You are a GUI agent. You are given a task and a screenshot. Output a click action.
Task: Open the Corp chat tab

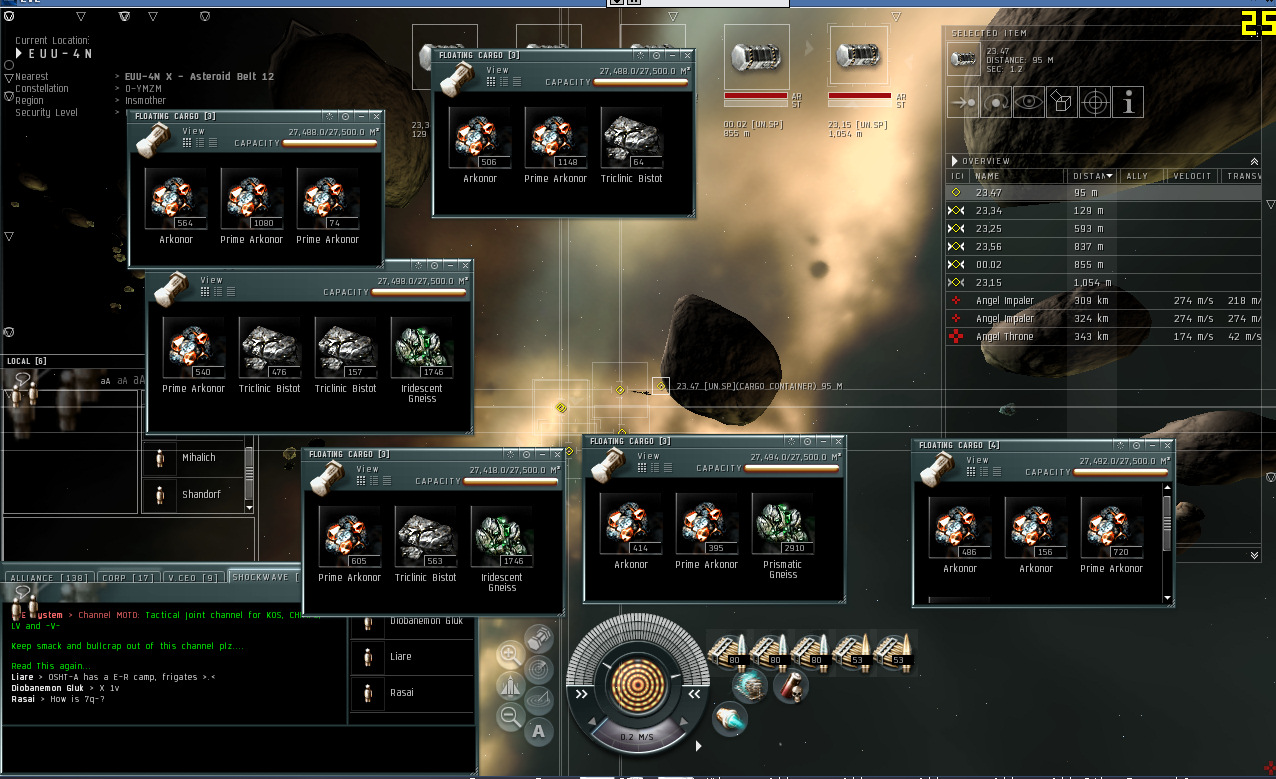(x=129, y=578)
